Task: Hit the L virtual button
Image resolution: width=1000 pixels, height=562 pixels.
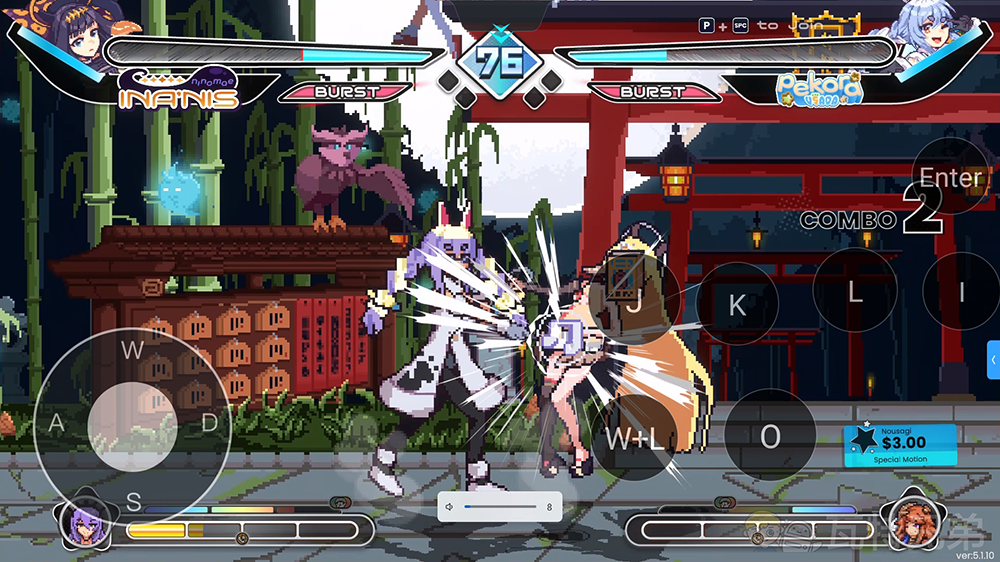Action: 855,291
